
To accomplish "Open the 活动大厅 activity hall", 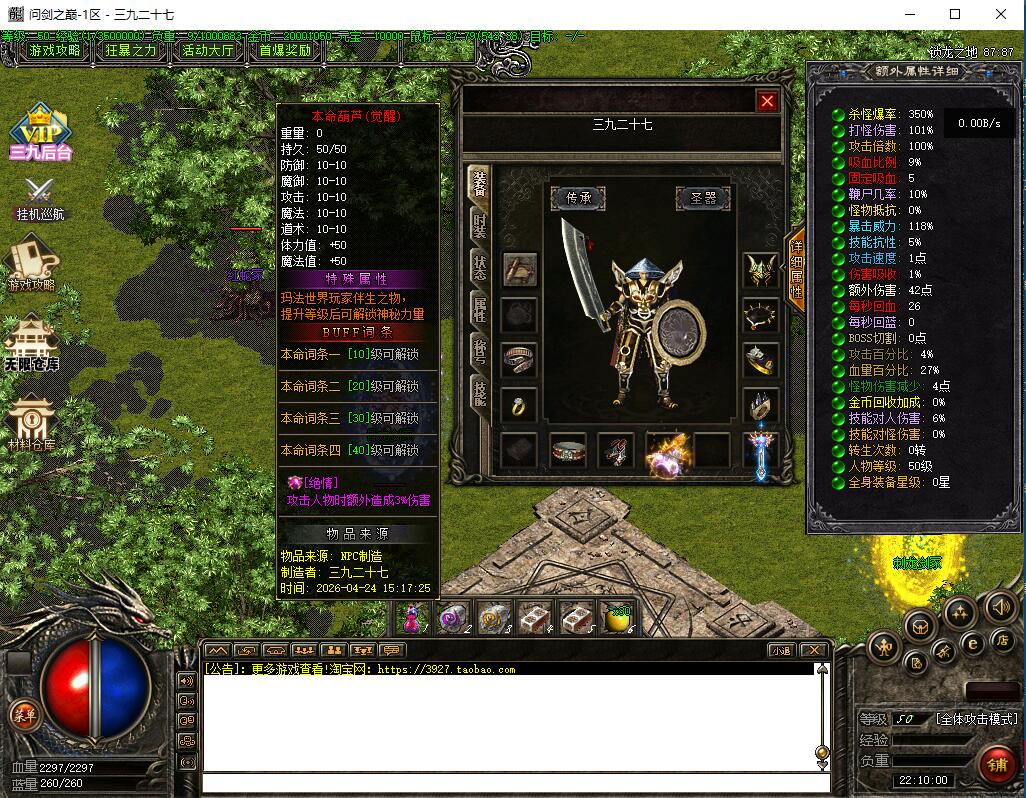I will point(207,50).
